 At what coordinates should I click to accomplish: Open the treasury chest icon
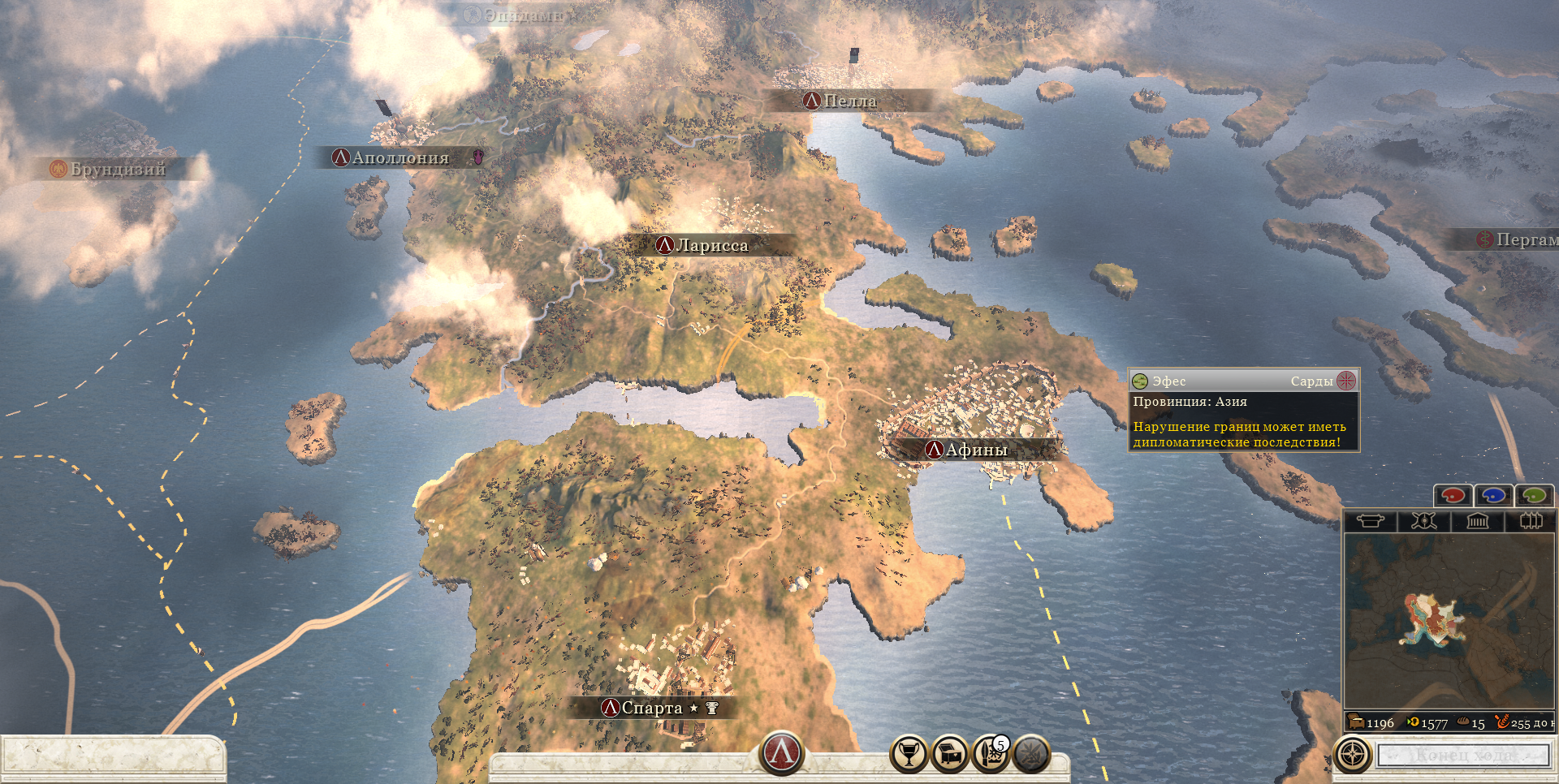950,754
